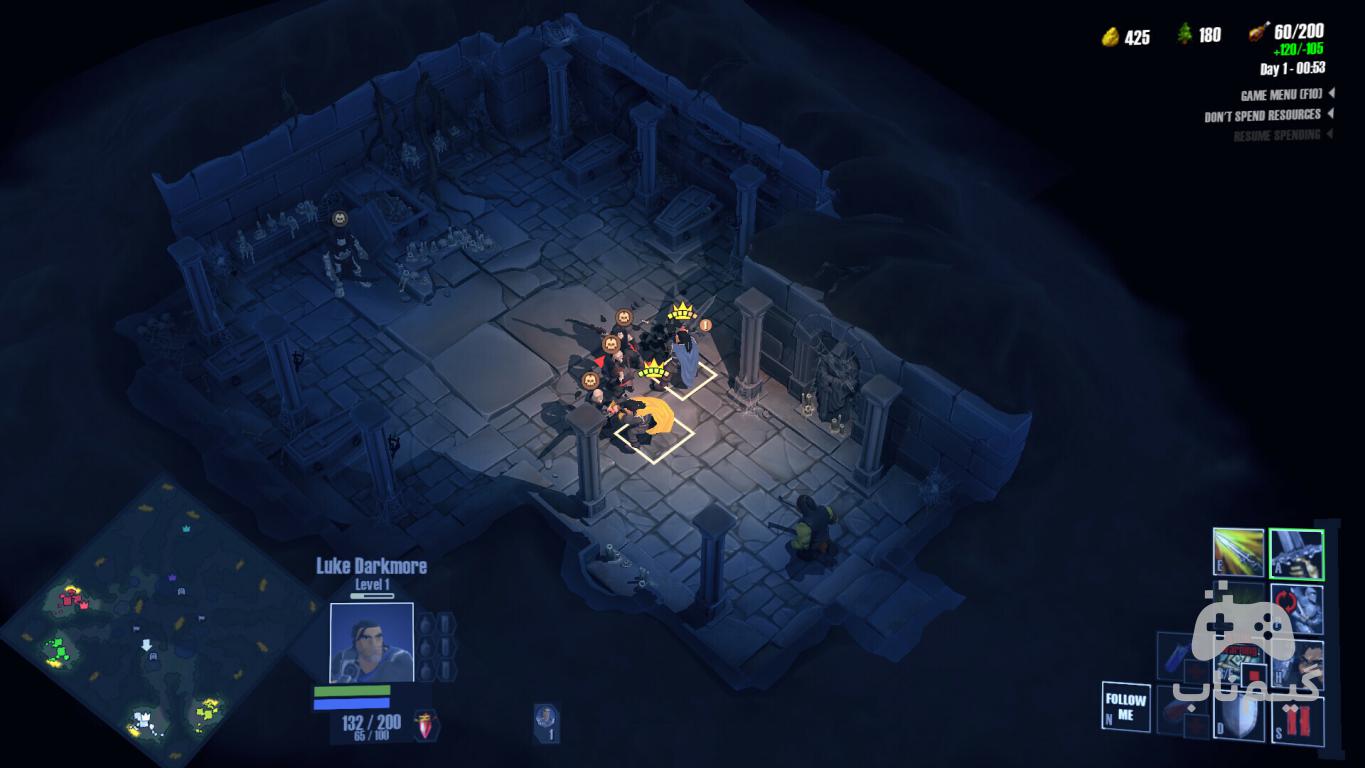Hit the red stop command icon

[1297, 720]
